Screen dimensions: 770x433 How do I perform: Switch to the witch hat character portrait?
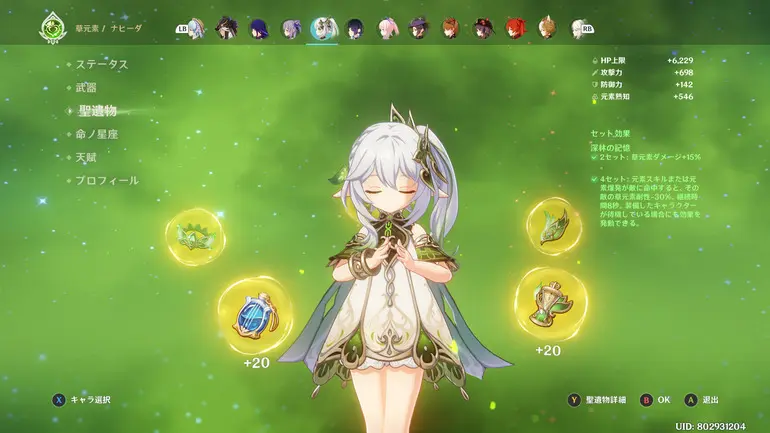pyautogui.click(x=418, y=28)
